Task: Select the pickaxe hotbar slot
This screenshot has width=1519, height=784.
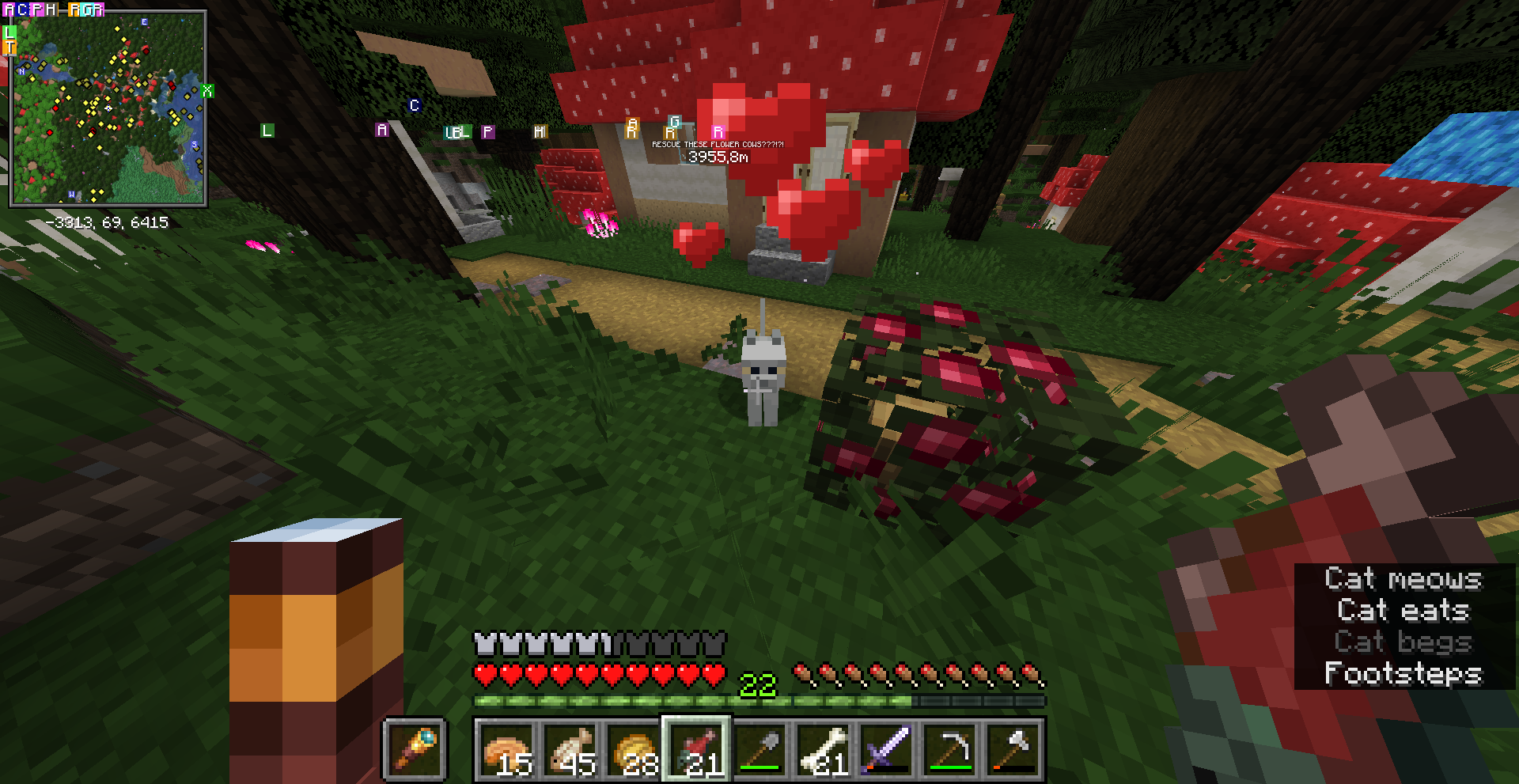Action: (950, 749)
